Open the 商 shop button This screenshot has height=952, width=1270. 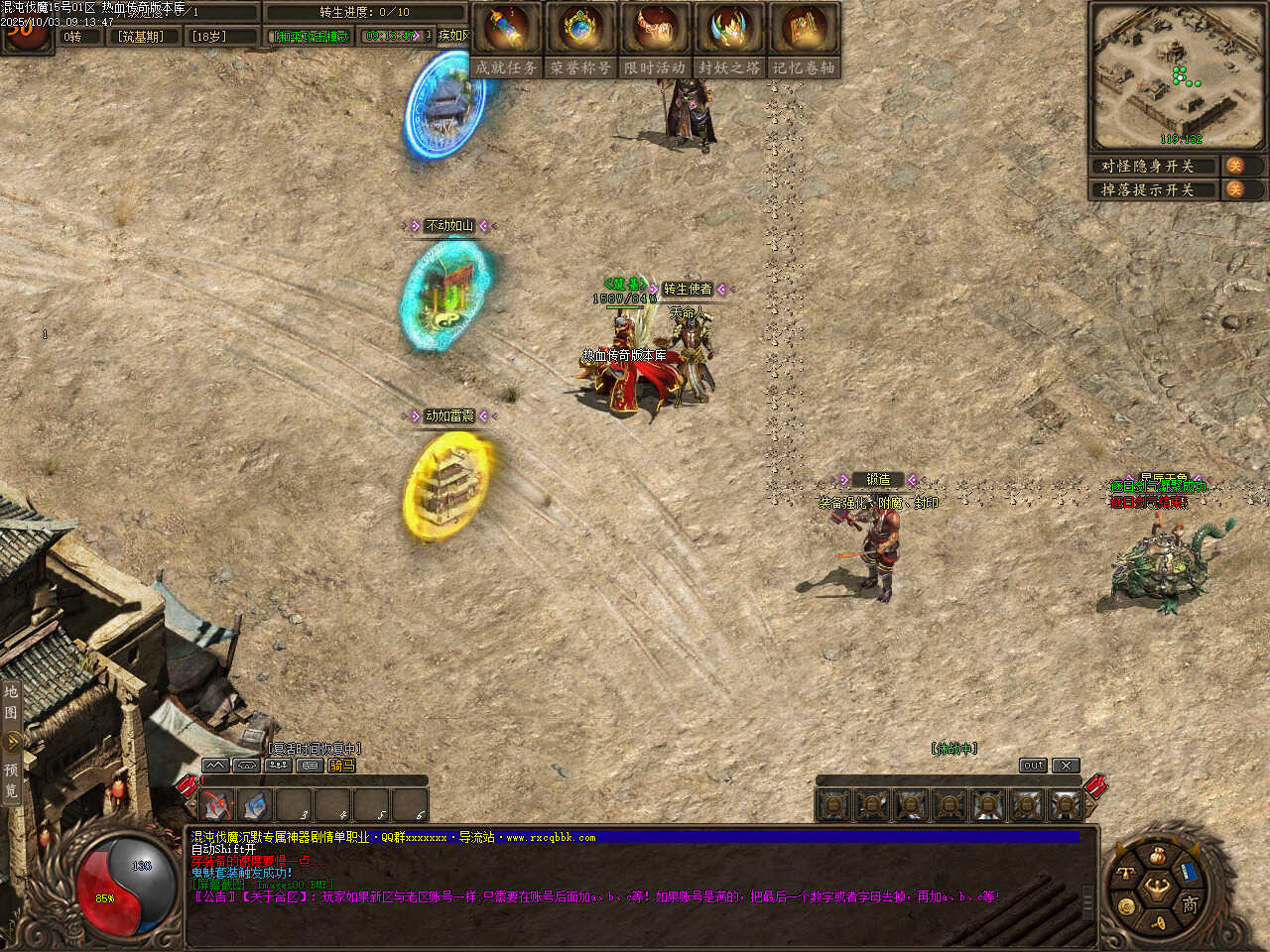pos(1190,903)
